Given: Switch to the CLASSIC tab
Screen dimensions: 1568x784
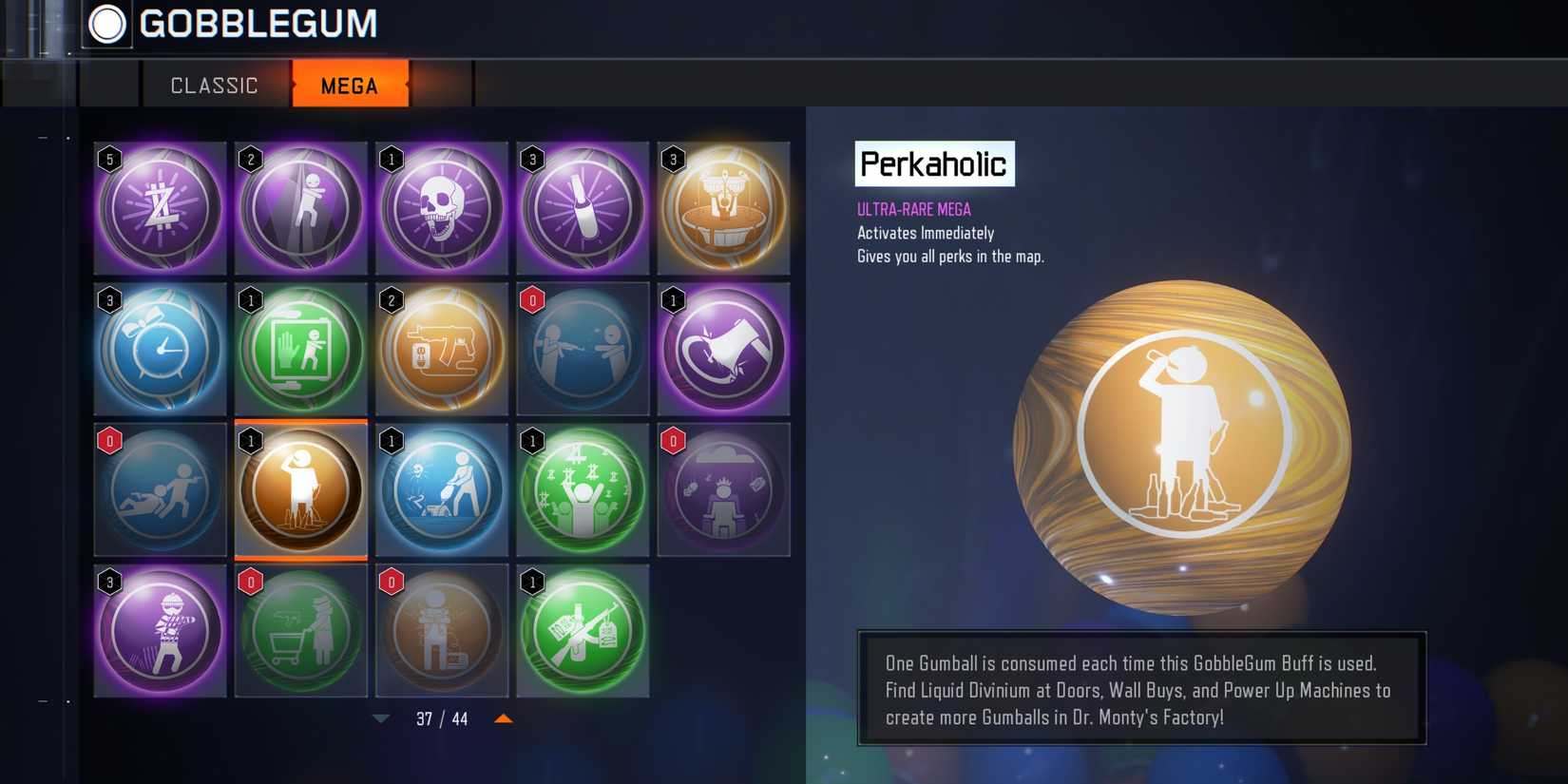Looking at the screenshot, I should 214,85.
